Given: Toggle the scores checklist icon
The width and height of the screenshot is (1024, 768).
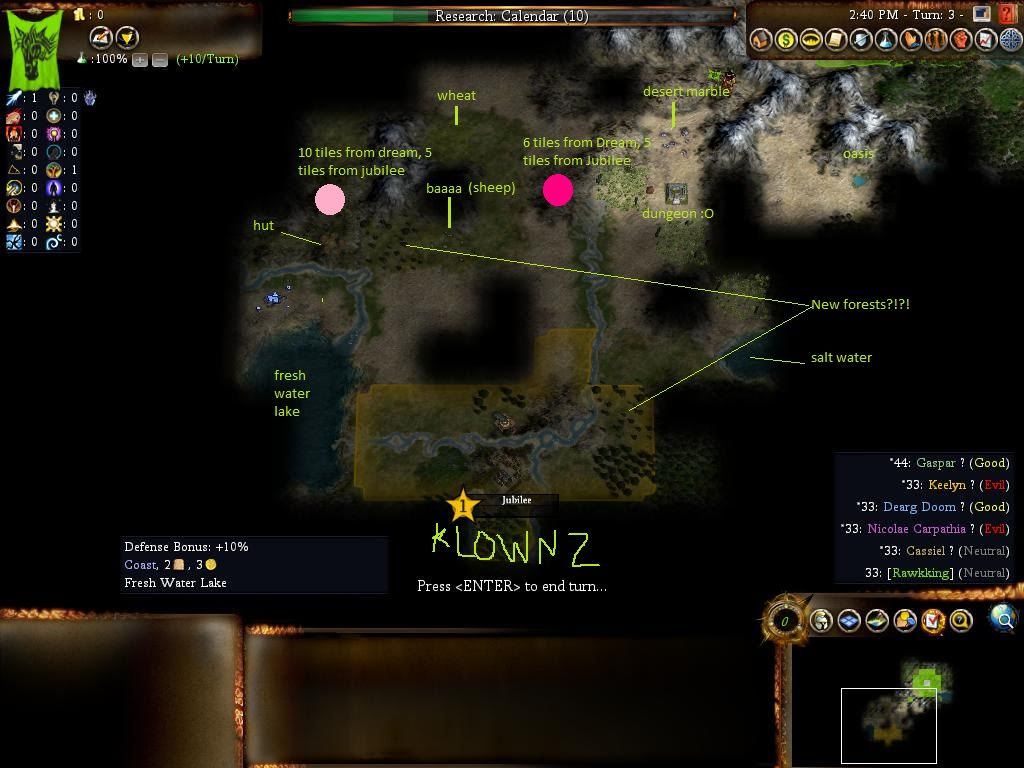Looking at the screenshot, I should tap(933, 621).
